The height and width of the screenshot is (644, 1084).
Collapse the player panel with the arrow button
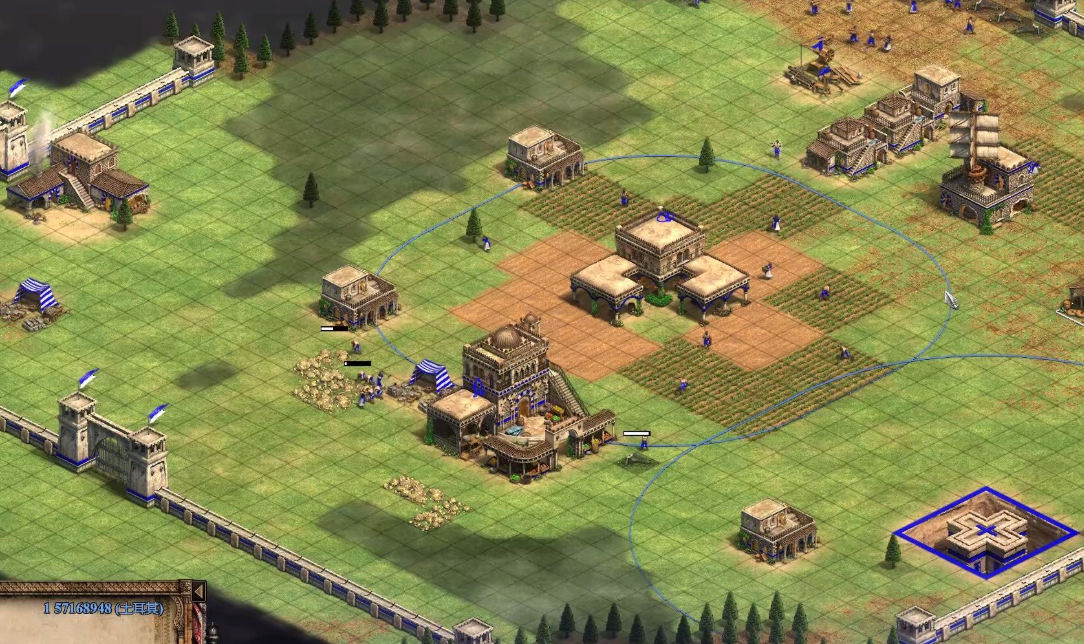pos(198,592)
